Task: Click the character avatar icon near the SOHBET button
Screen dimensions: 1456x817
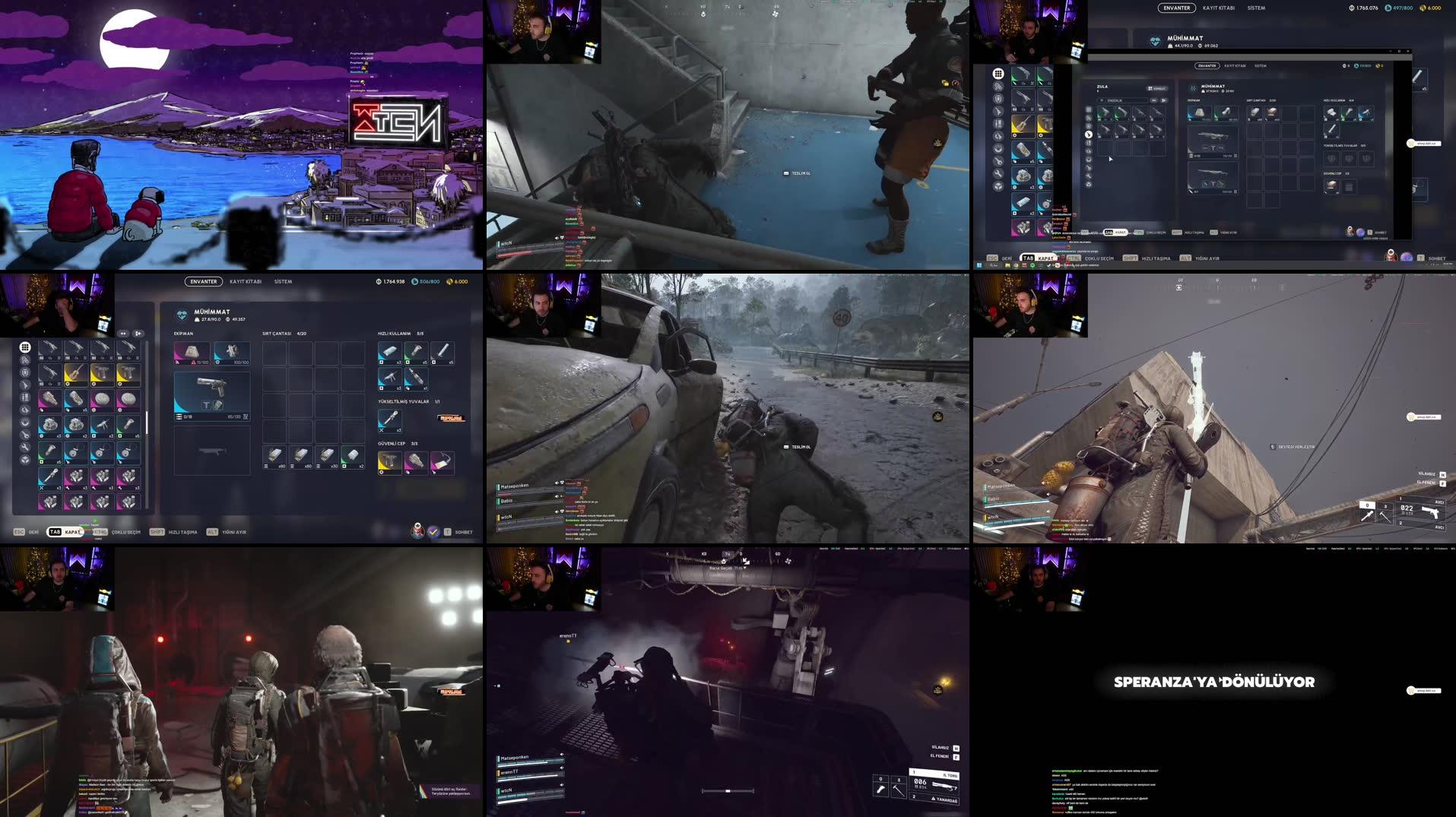Action: pyautogui.click(x=417, y=532)
